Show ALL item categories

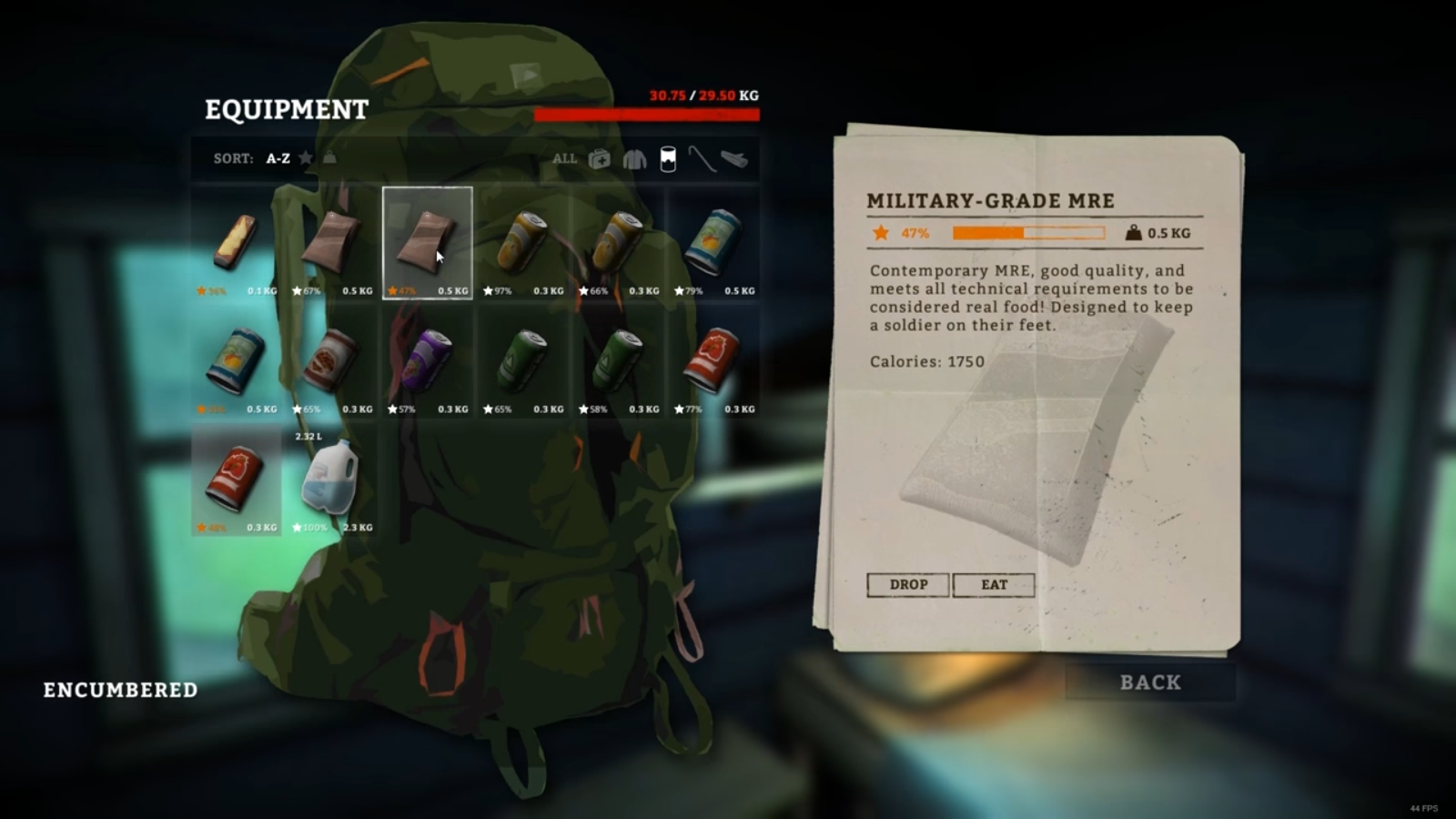coord(564,158)
